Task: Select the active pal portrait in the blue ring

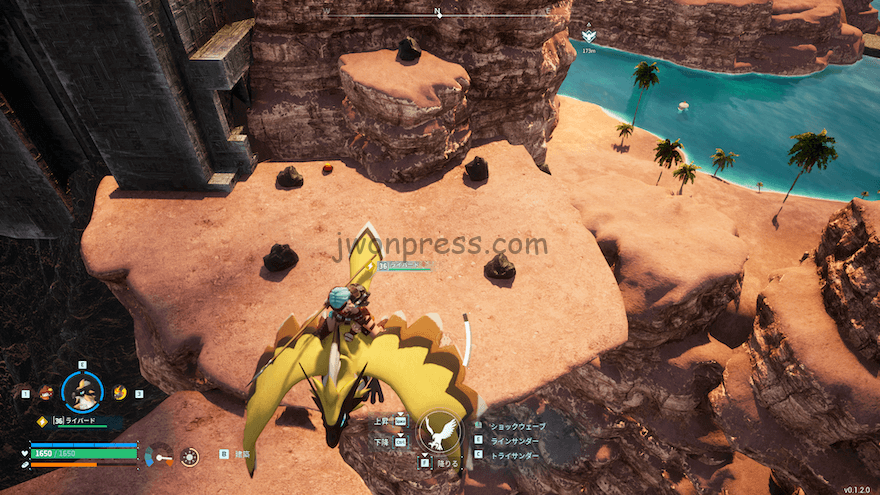Action: click(82, 392)
